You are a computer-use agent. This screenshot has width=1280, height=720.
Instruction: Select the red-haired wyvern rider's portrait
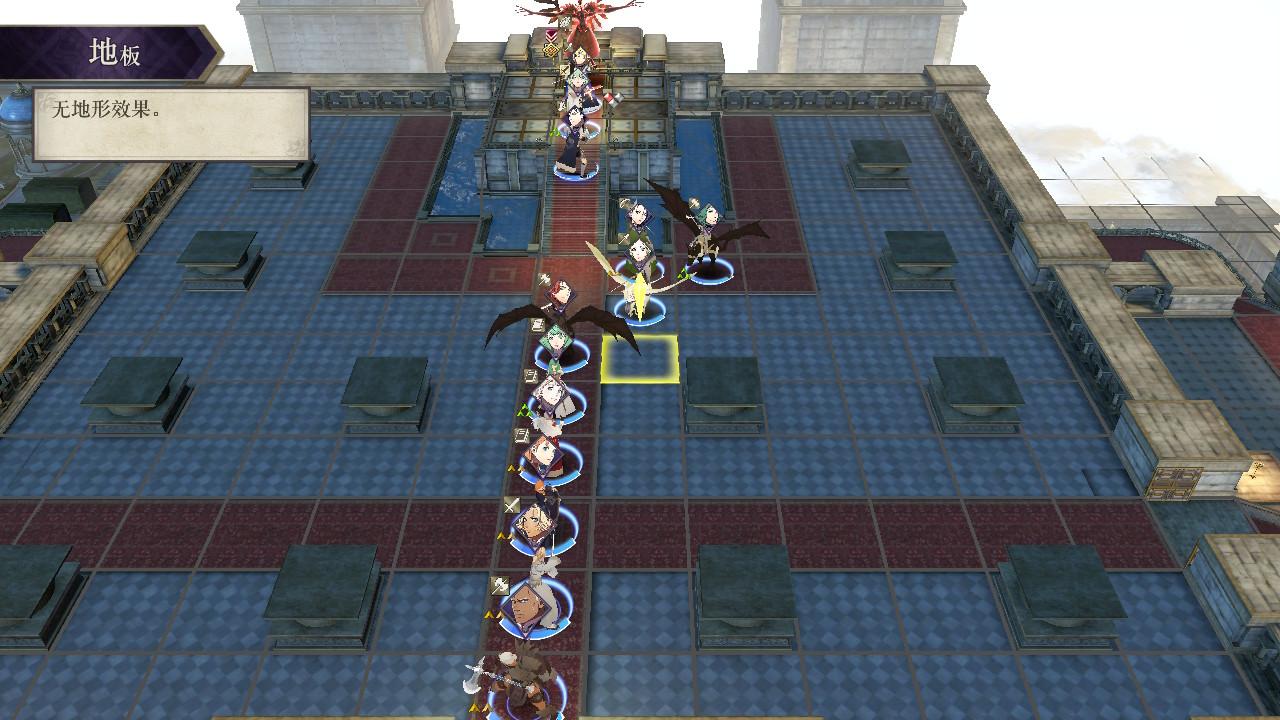click(x=559, y=294)
